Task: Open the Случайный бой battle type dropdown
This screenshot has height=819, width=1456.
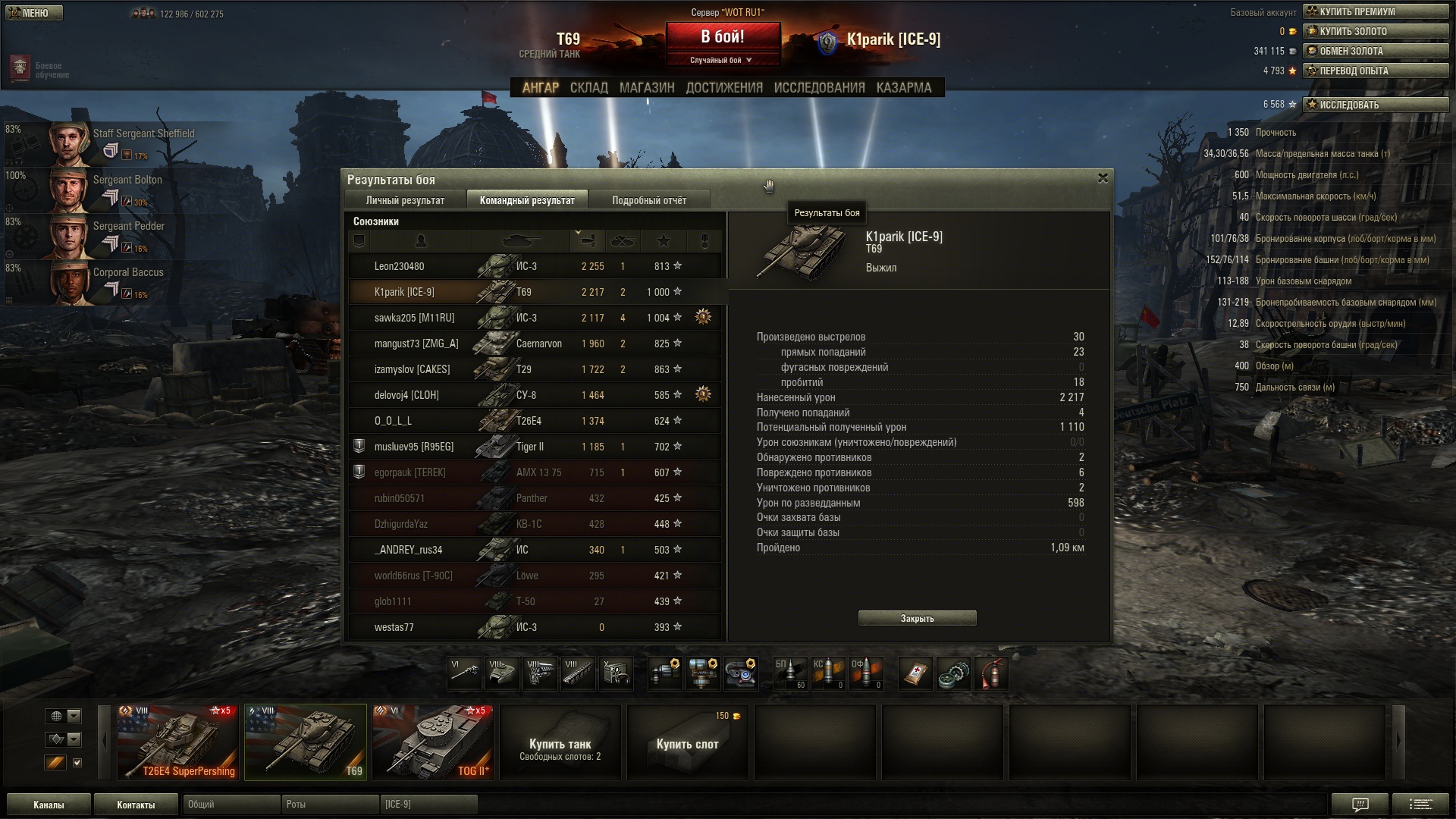Action: (722, 60)
